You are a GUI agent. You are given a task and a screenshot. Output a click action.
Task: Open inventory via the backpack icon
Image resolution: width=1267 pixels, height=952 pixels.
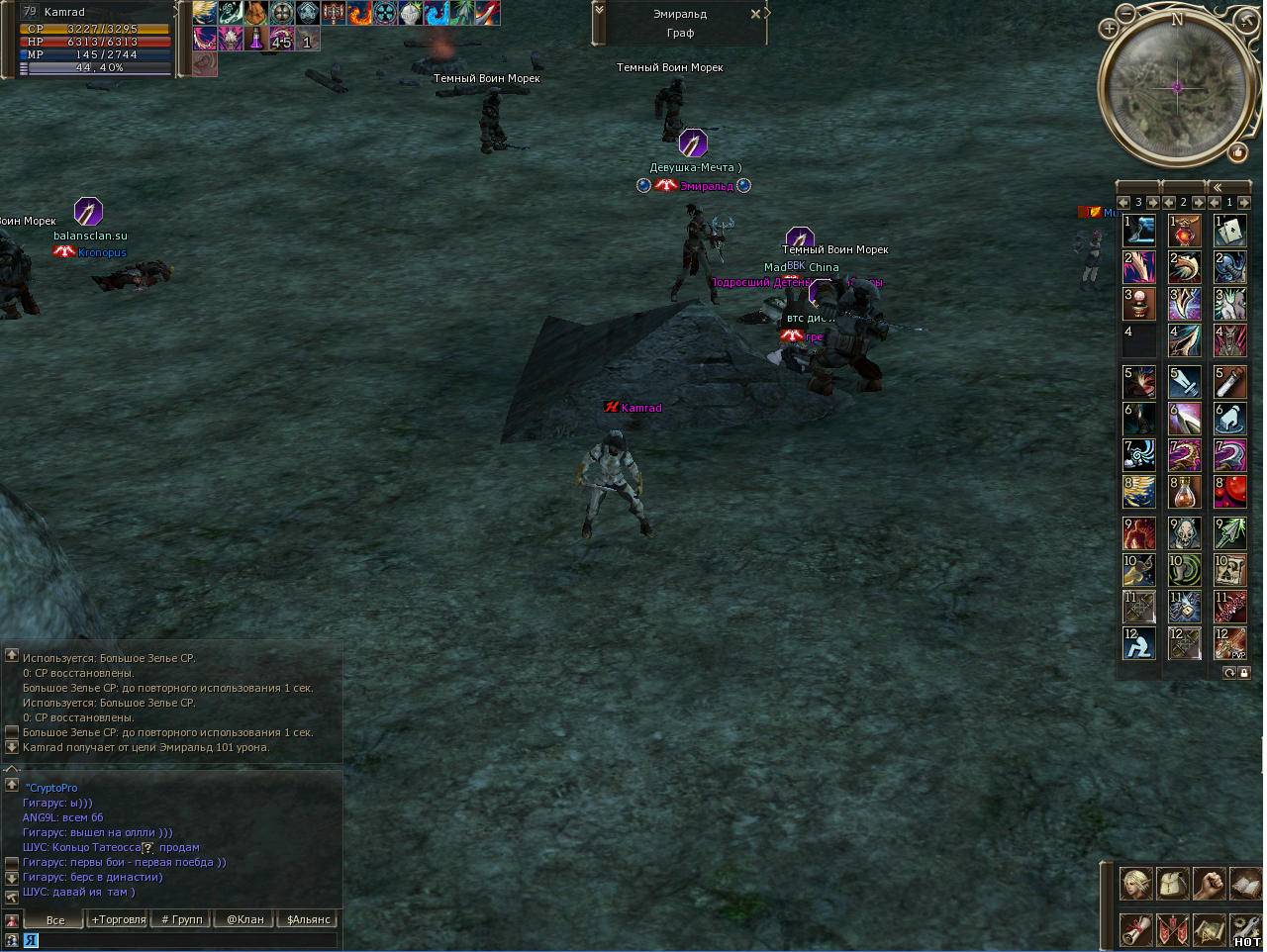coord(1173,883)
